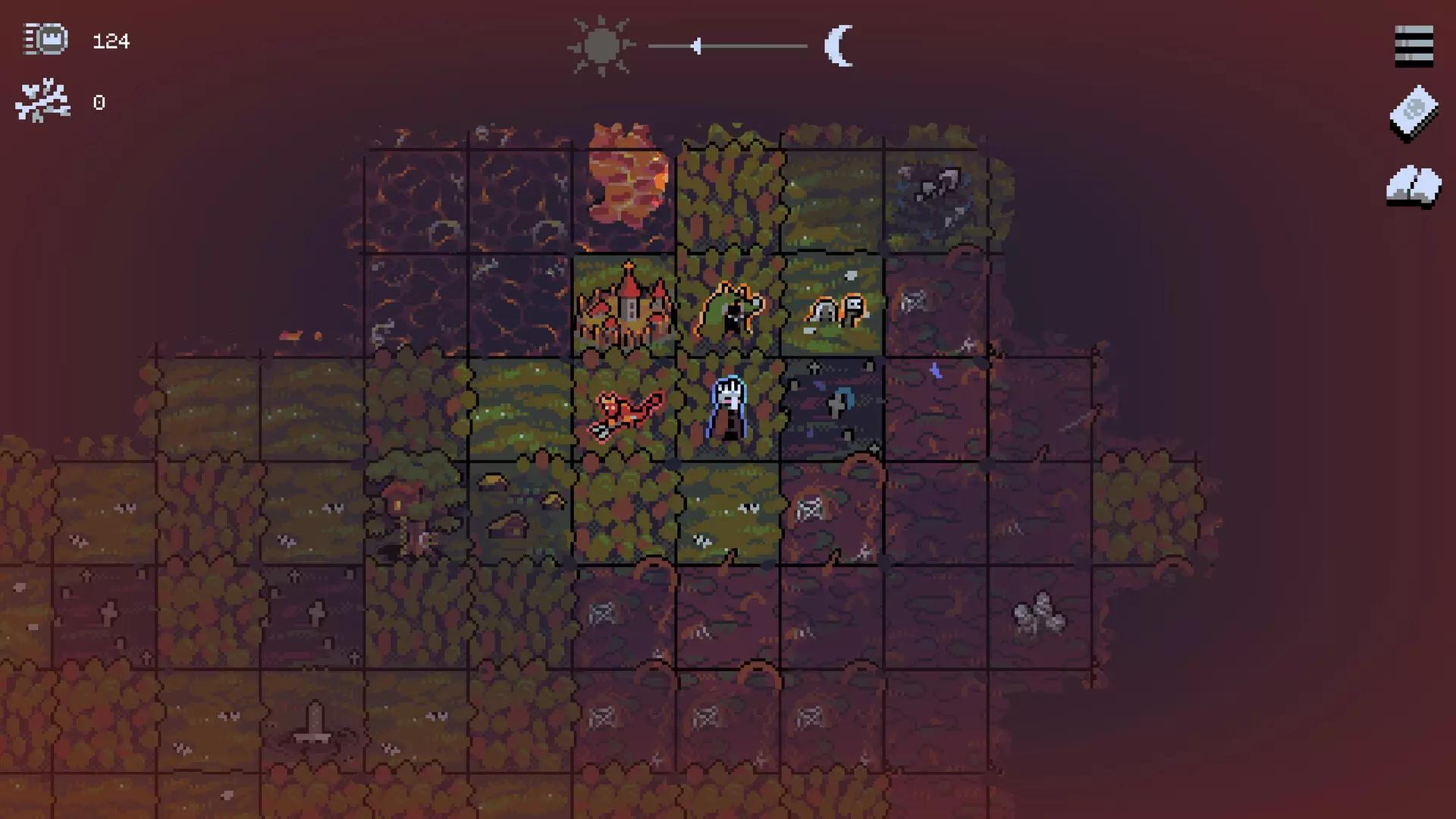Viewport: 1456px width, 819px height.
Task: Select the castle tile
Action: point(625,306)
